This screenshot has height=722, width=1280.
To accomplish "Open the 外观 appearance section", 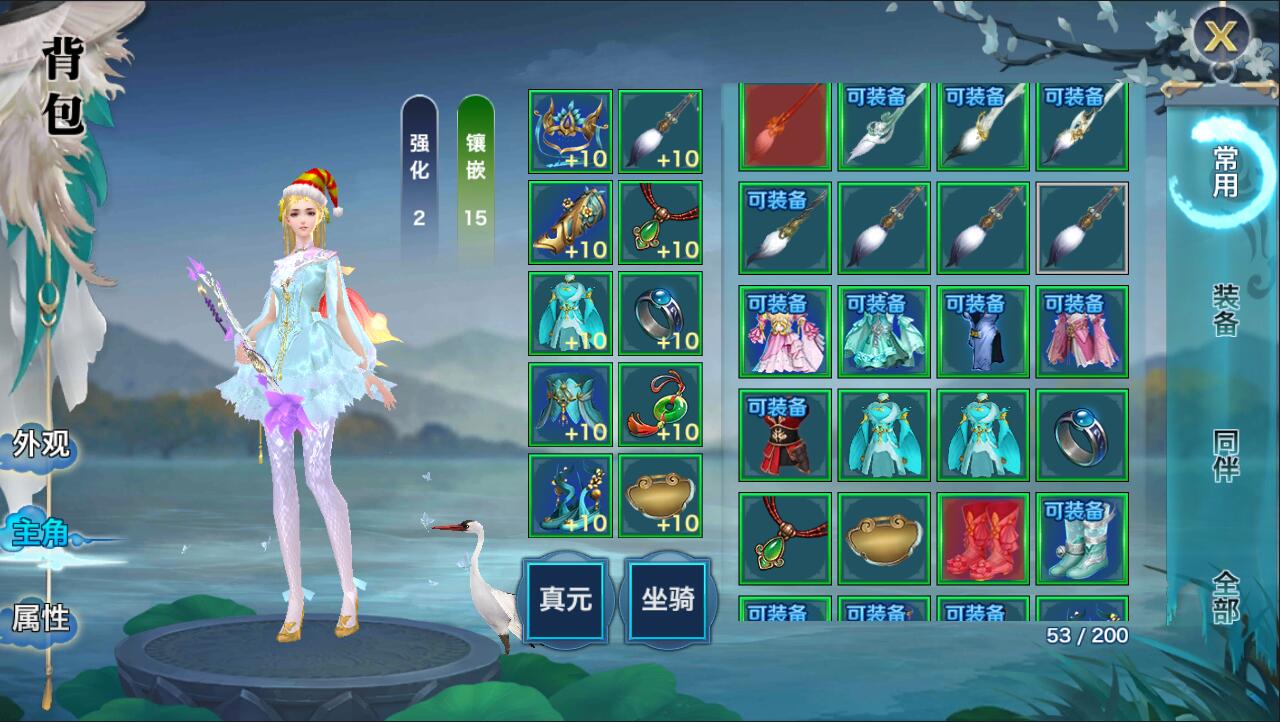I will pos(42,445).
